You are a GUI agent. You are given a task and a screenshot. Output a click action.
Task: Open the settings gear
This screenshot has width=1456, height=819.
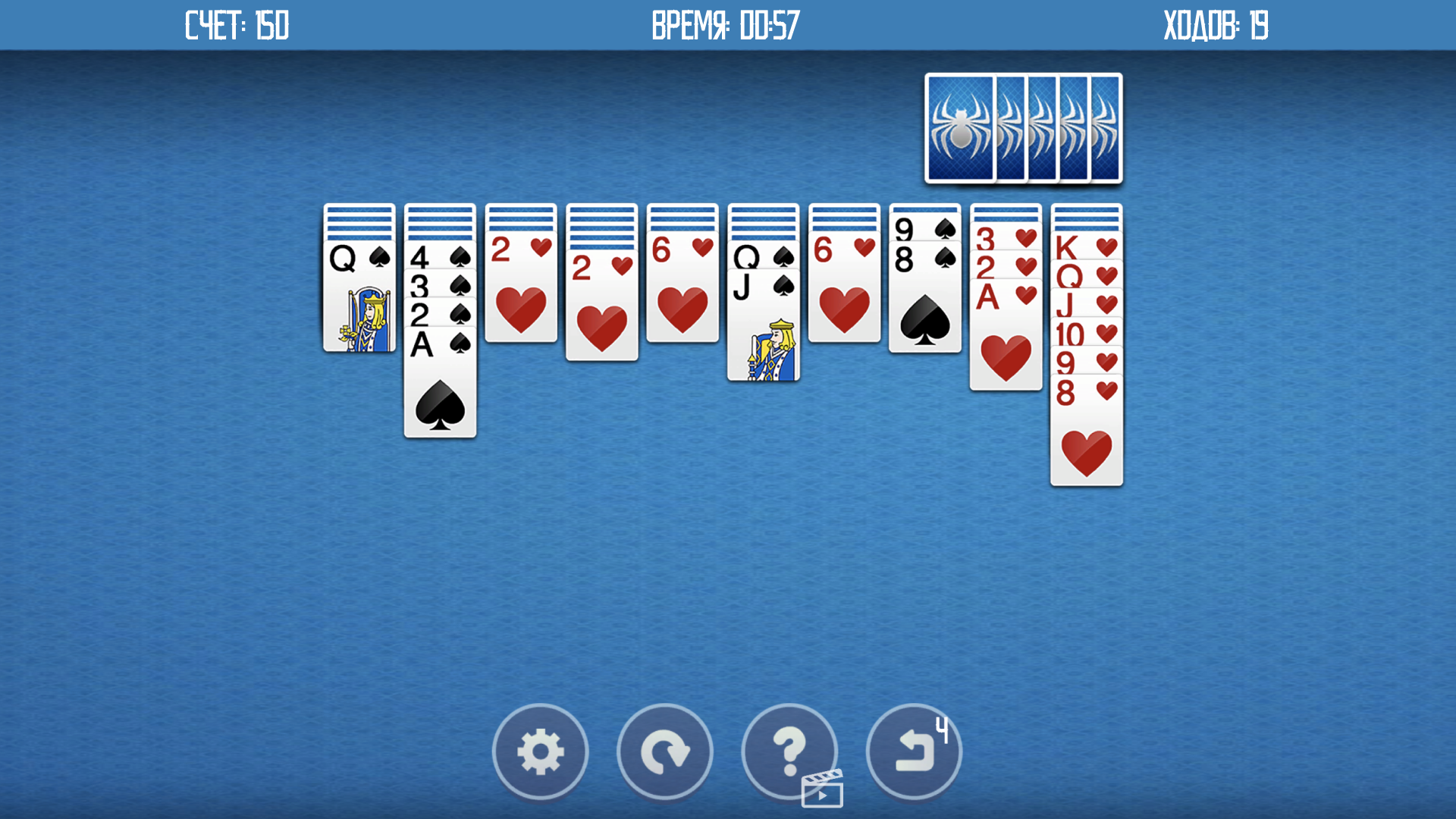(540, 751)
